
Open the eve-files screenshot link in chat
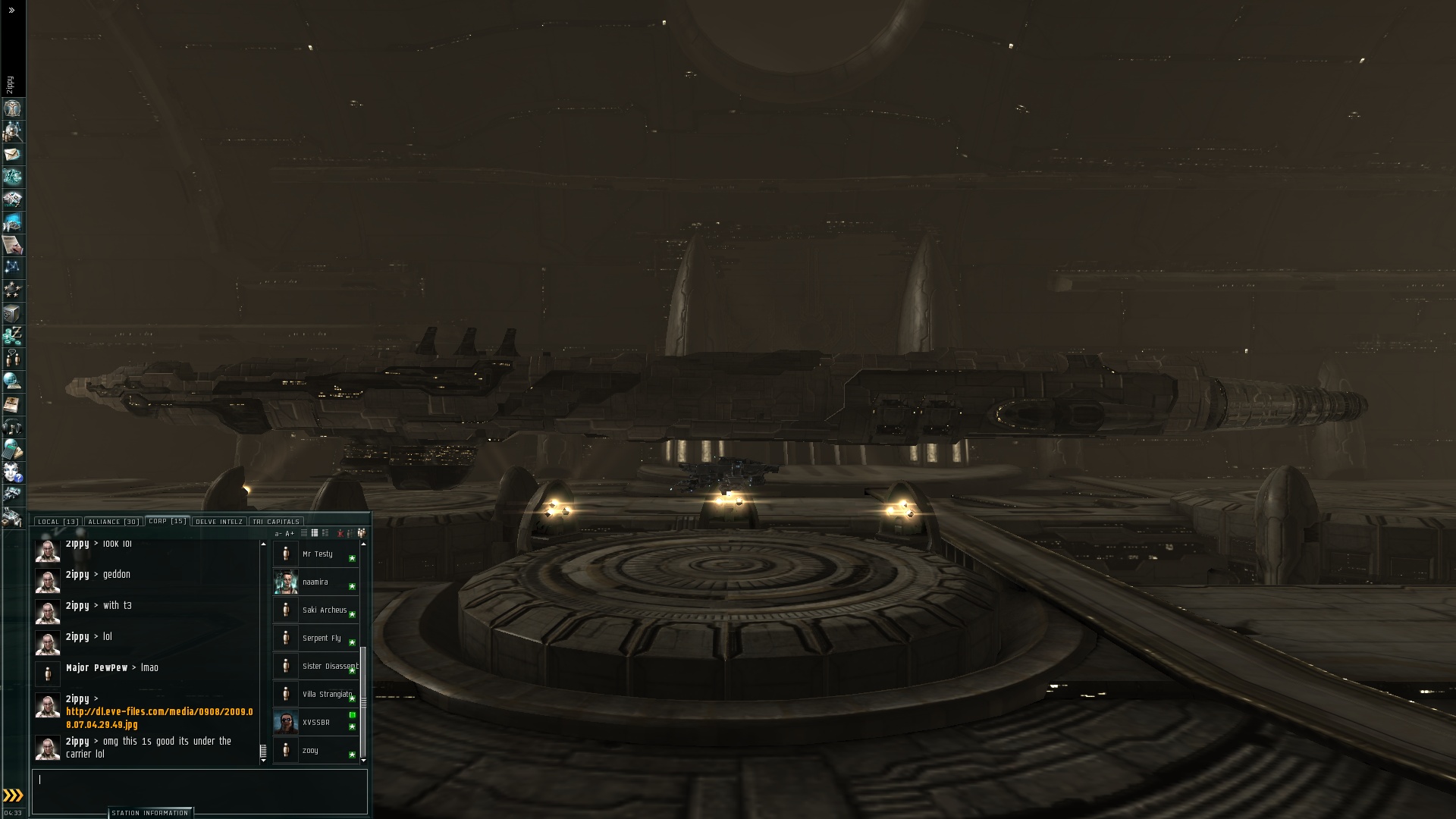click(x=159, y=718)
